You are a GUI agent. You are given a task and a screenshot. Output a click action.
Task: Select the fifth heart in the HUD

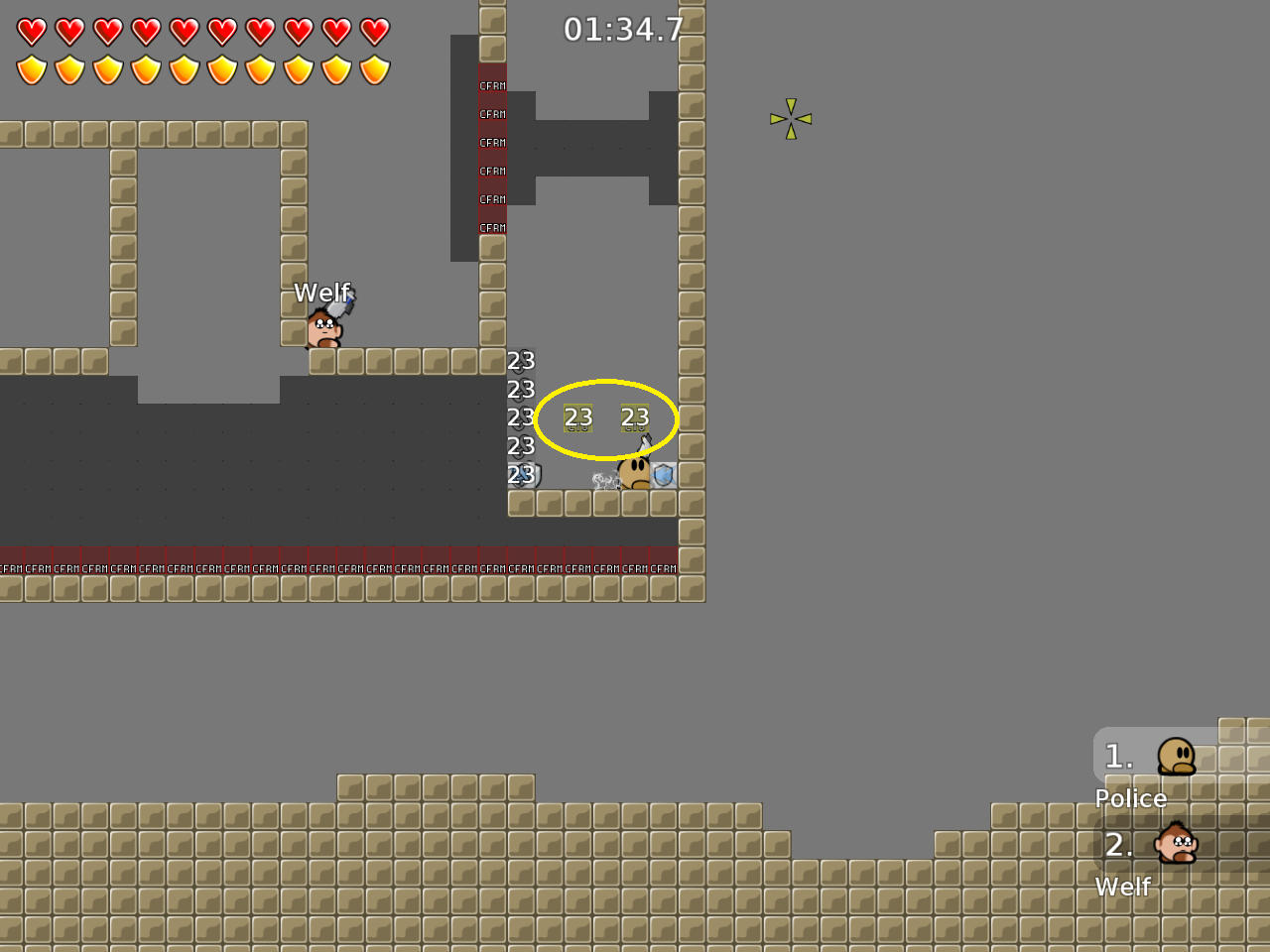pos(184,31)
